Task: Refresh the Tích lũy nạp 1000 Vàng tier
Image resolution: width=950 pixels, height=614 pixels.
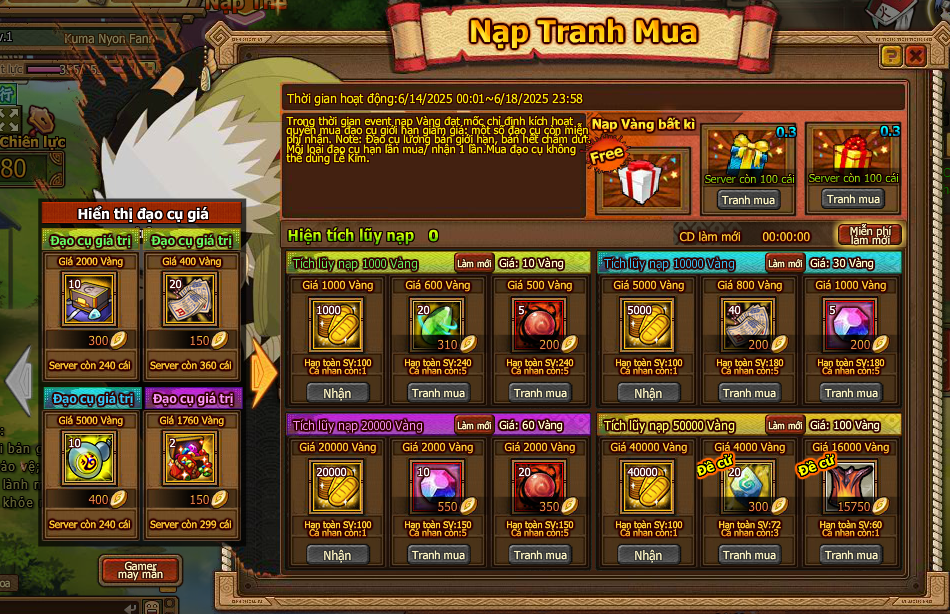Action: click(x=474, y=263)
